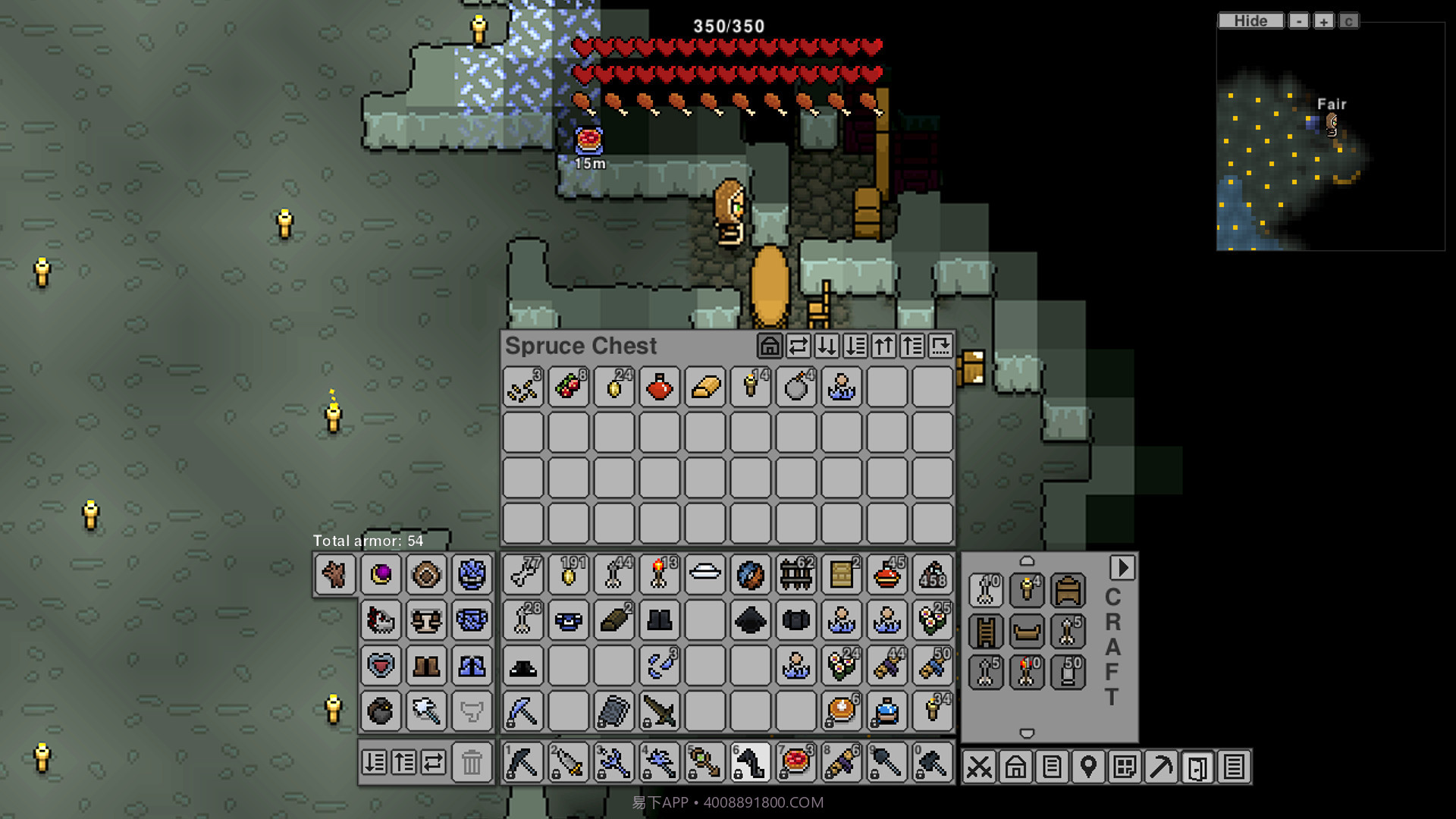This screenshot has width=1456, height=819.
Task: Take the bomb stack from the chest
Action: click(x=796, y=388)
